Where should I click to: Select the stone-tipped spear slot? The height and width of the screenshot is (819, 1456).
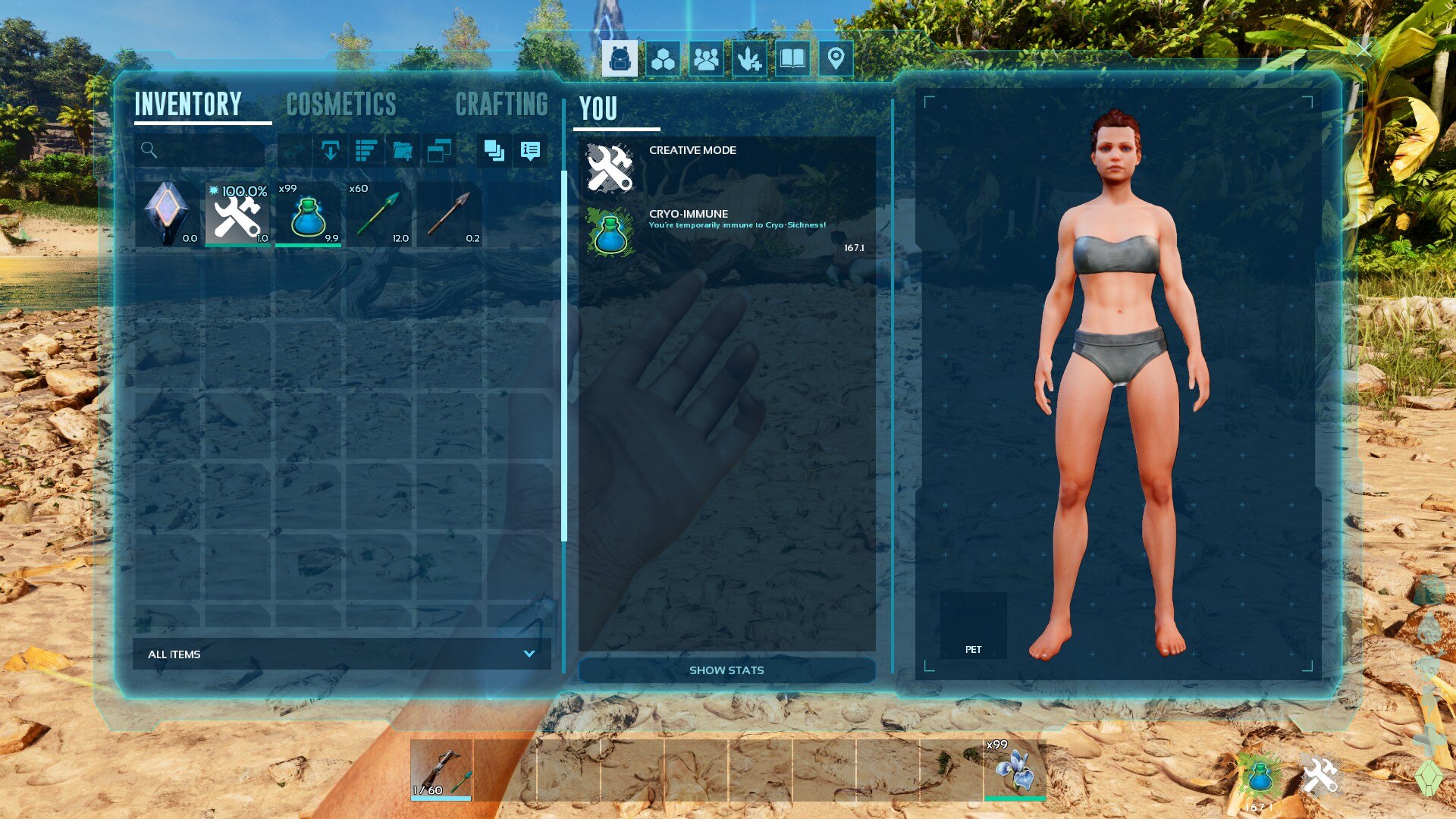(x=449, y=214)
